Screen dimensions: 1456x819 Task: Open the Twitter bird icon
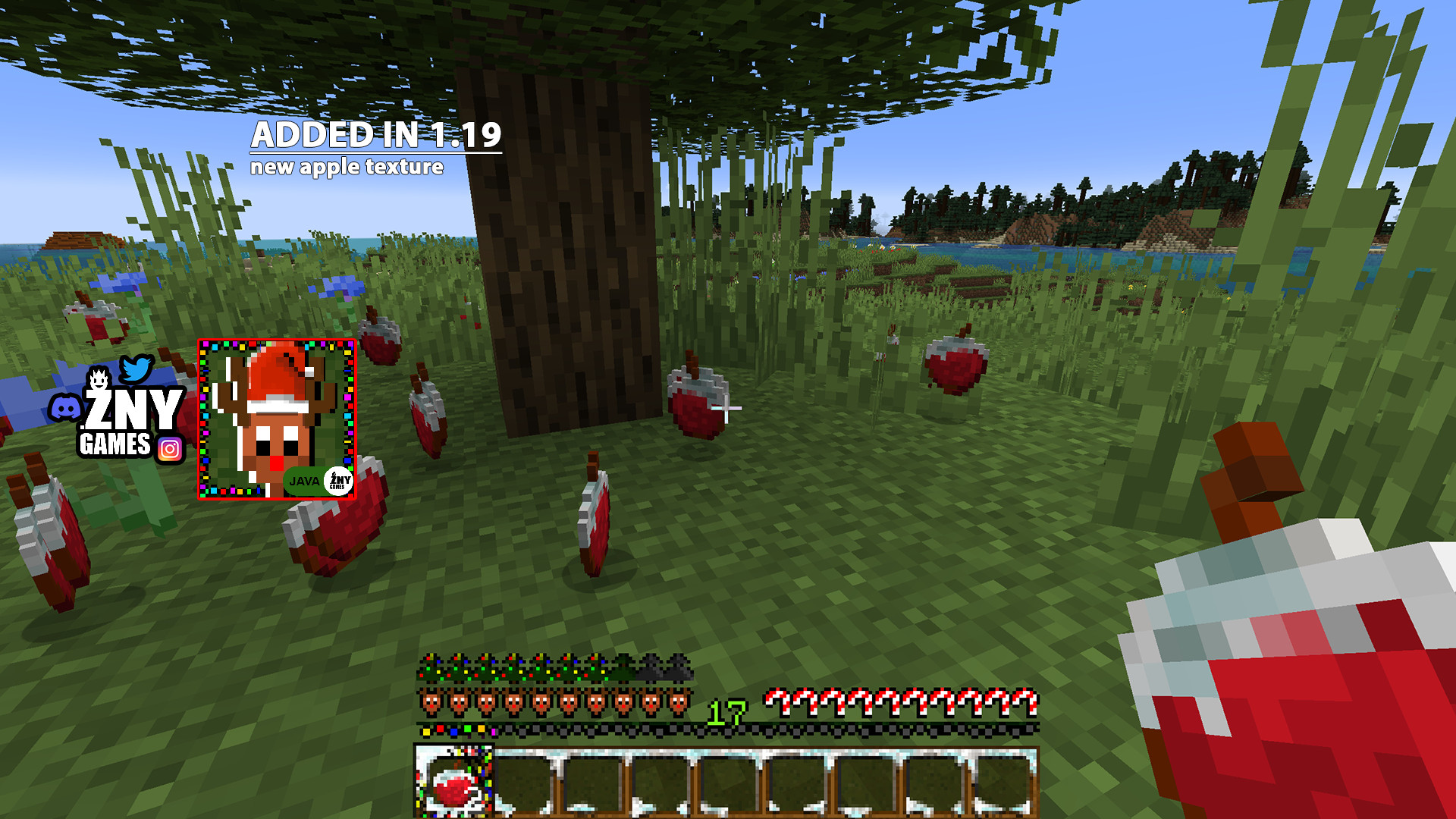(x=137, y=369)
